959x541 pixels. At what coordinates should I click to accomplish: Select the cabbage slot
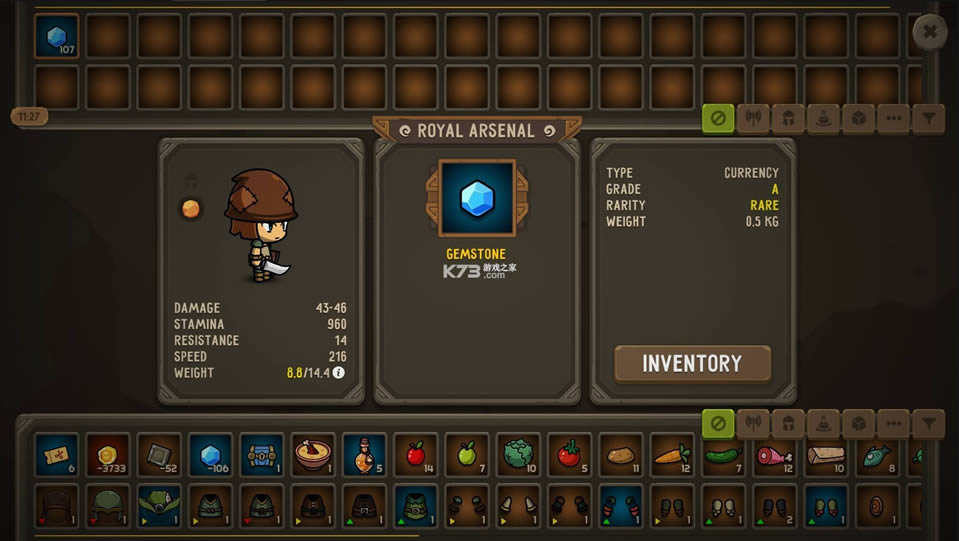[518, 455]
